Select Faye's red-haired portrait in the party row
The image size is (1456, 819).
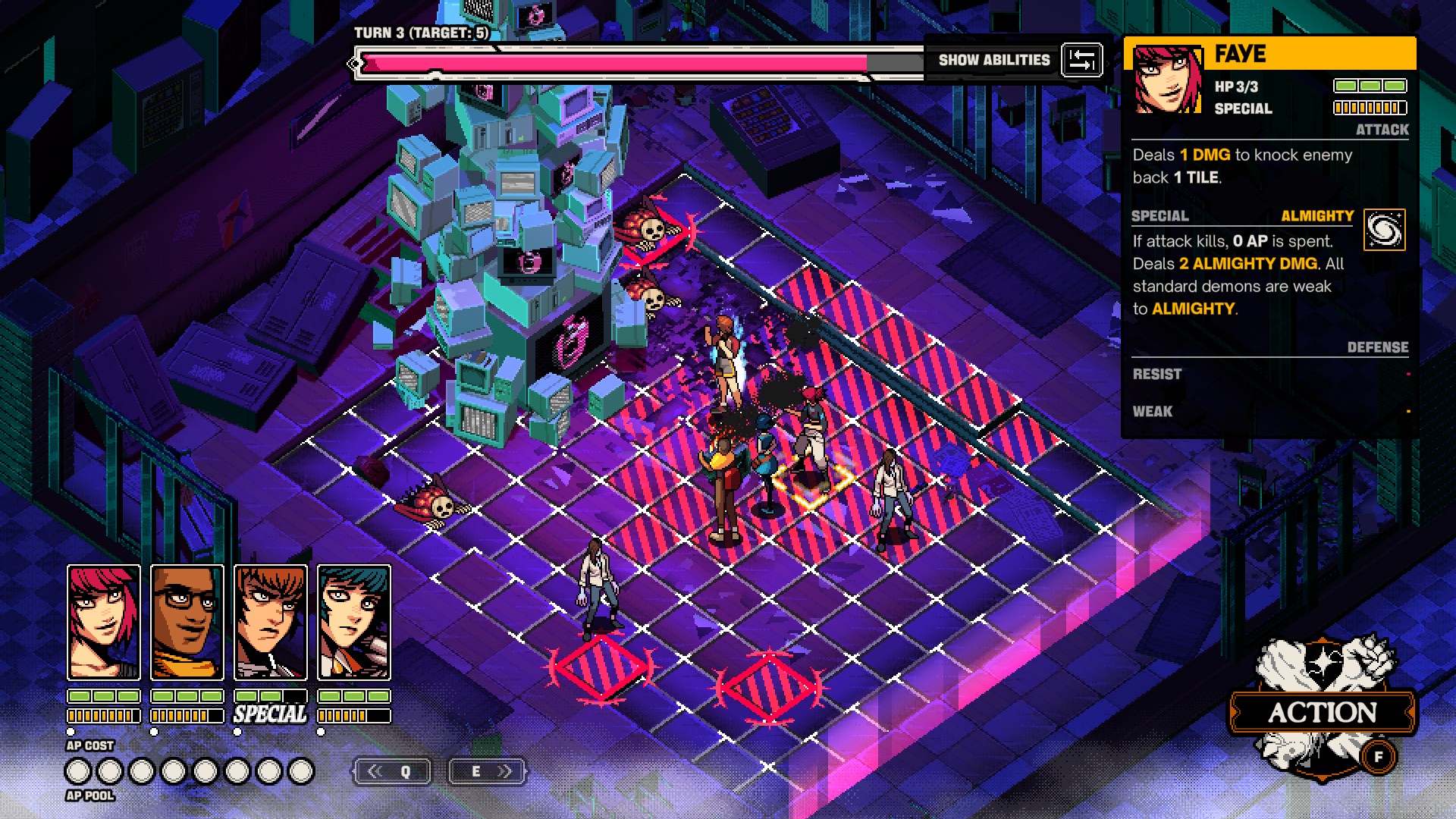tap(104, 622)
